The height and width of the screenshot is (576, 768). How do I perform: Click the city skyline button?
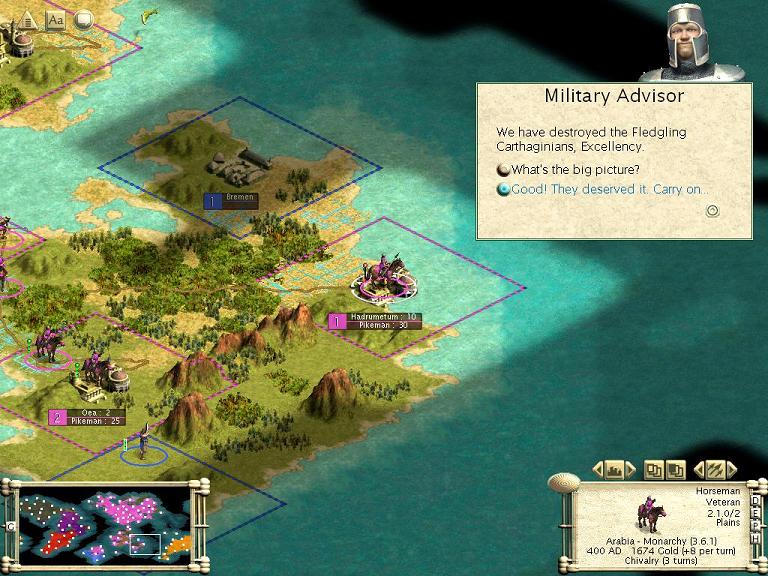coord(616,468)
